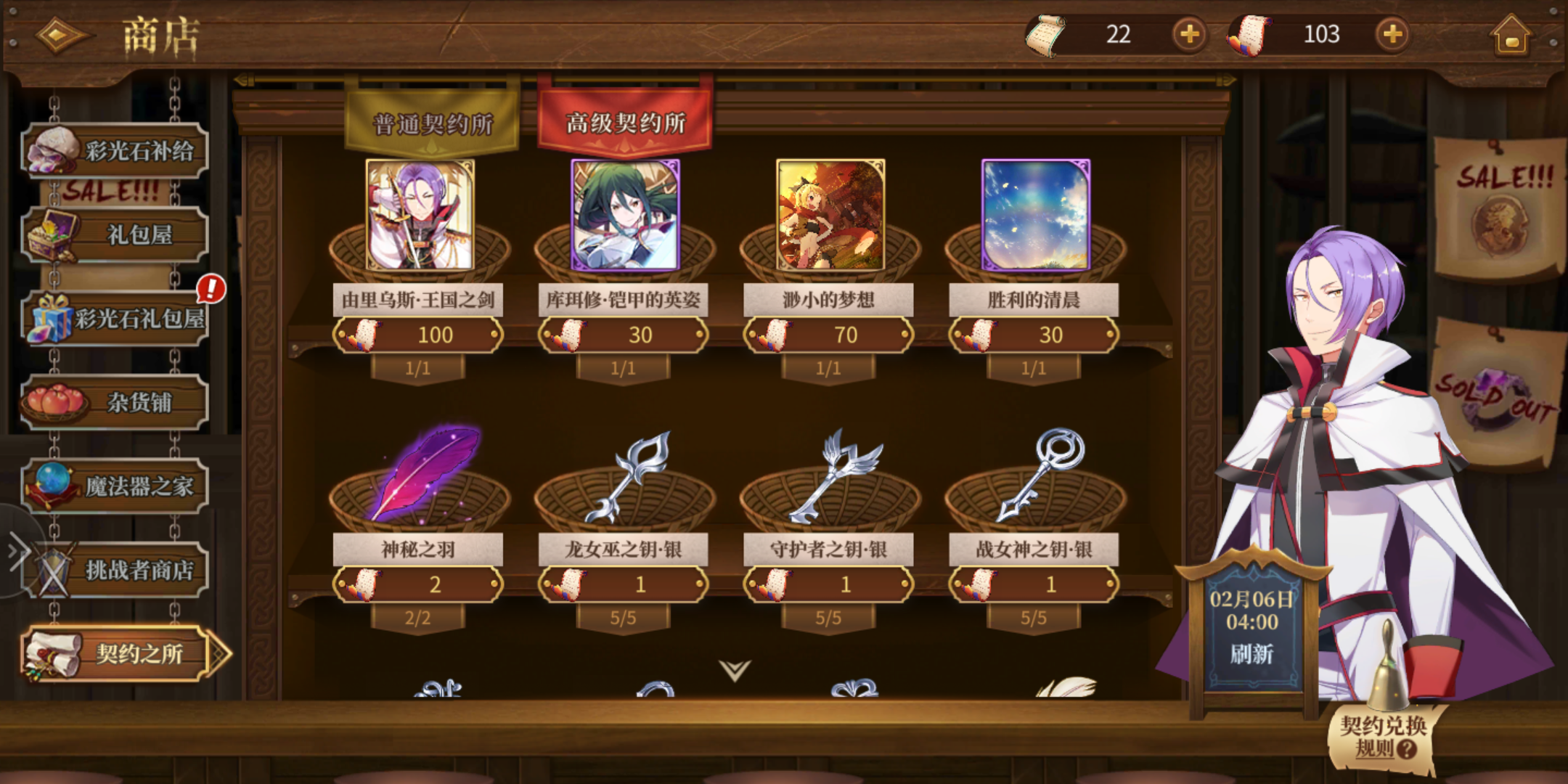
Task: Open the 挑战者商店 challenger shop
Action: [x=116, y=570]
